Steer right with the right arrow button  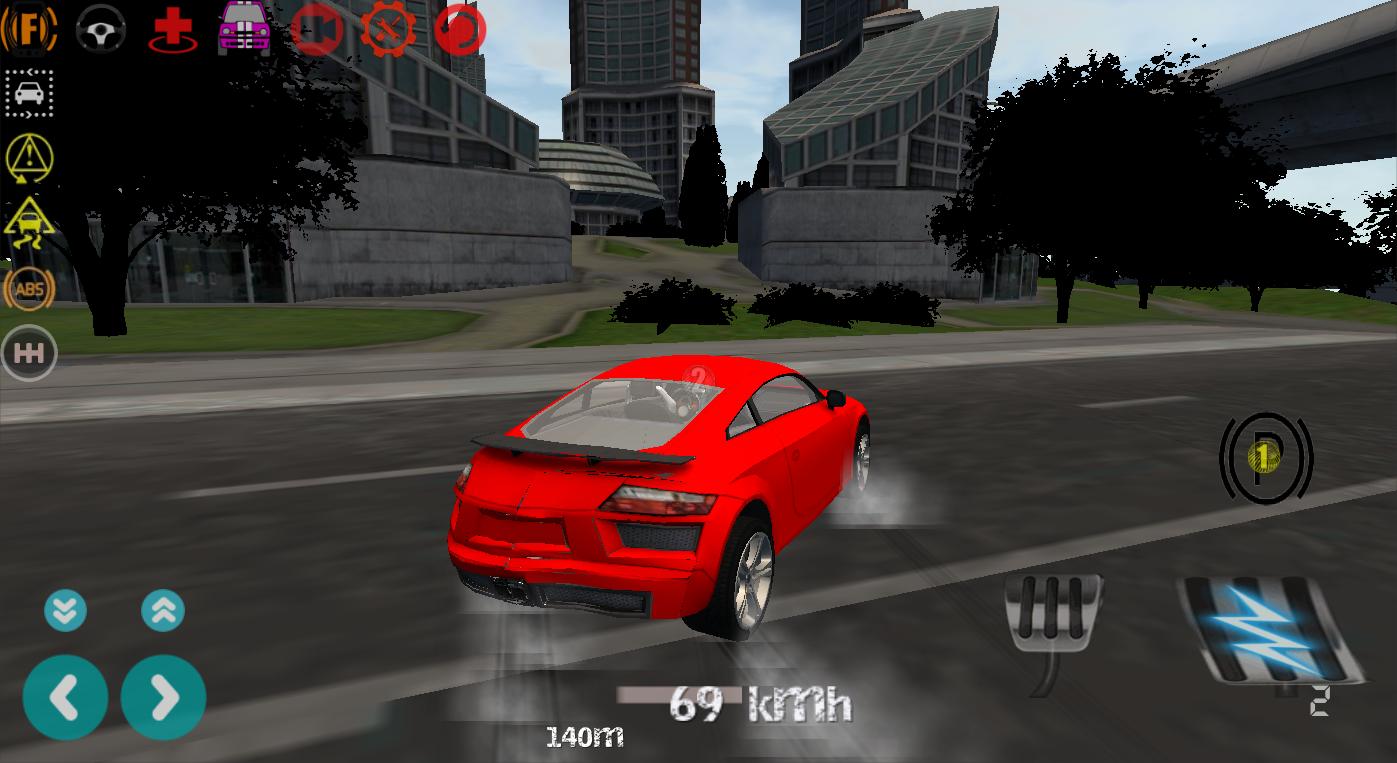coord(163,697)
